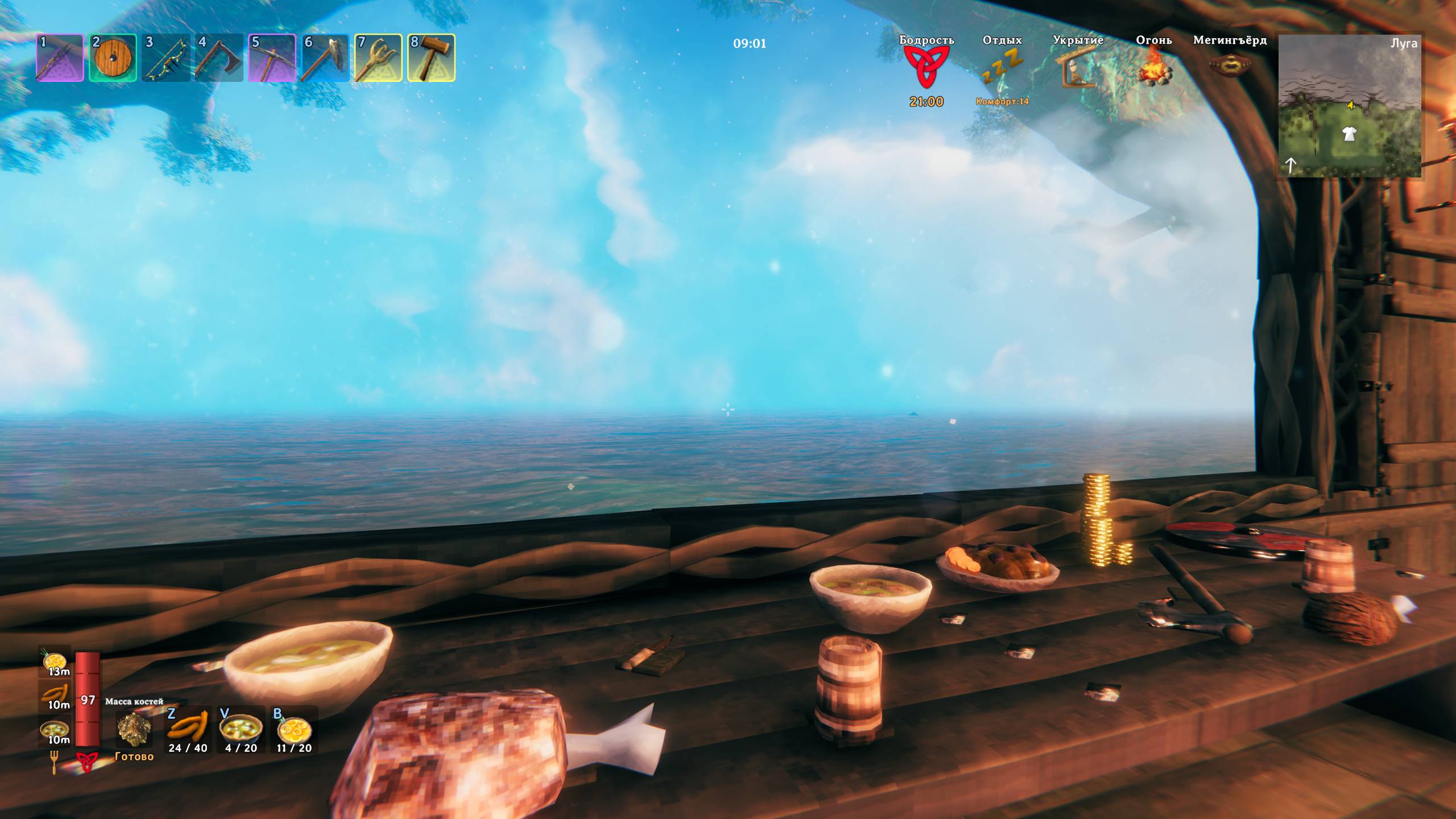Click the Мегингъёрд belt status icon
Image resolution: width=1456 pixels, height=819 pixels.
coord(1230,65)
